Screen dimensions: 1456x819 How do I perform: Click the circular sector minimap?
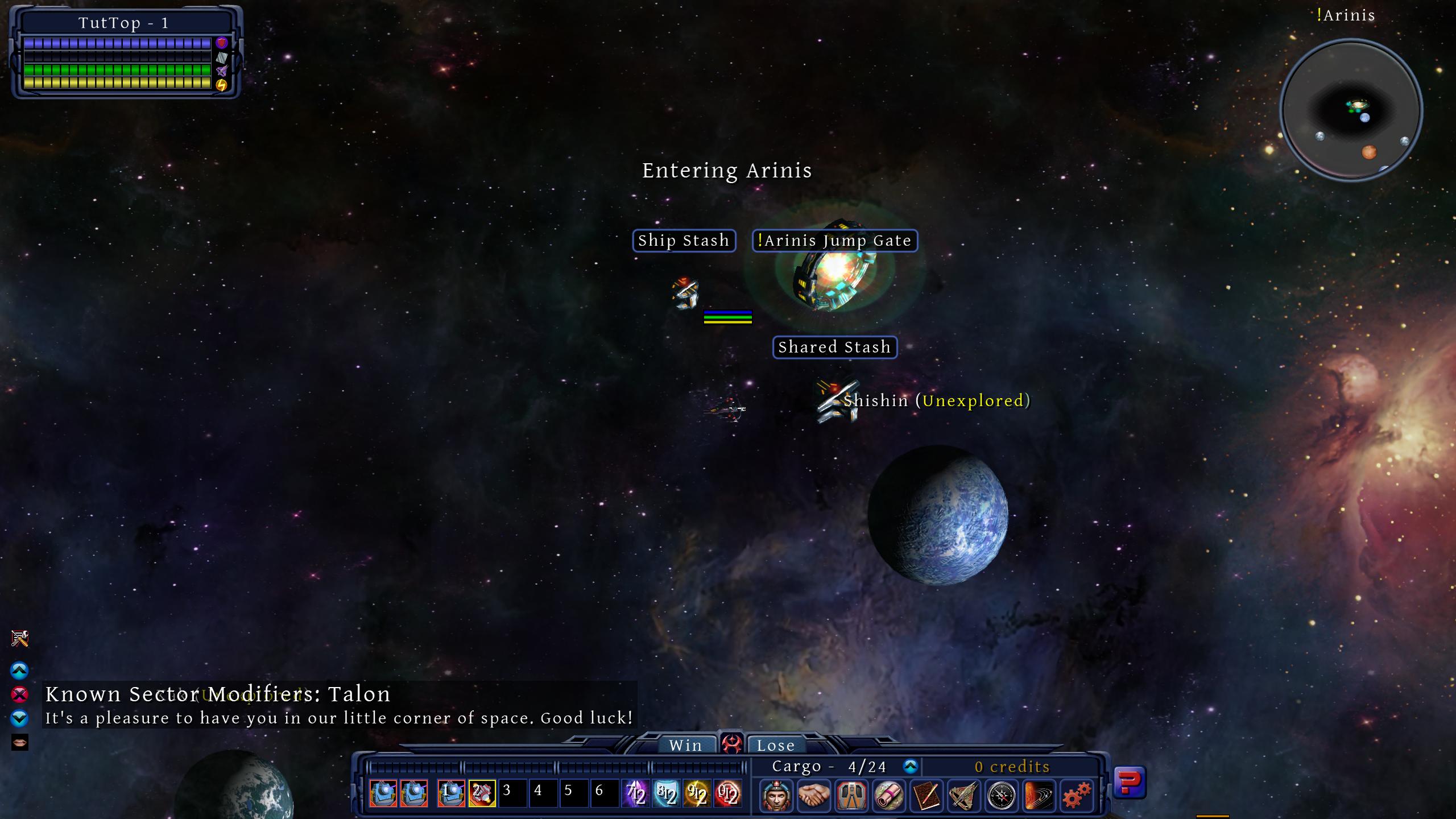(1351, 110)
